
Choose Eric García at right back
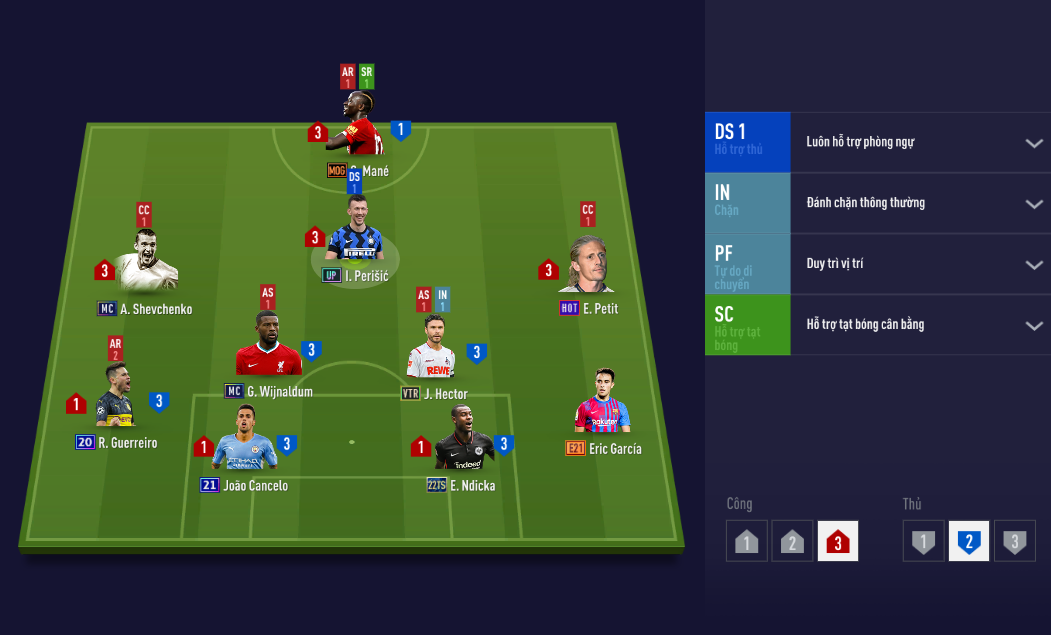602,404
